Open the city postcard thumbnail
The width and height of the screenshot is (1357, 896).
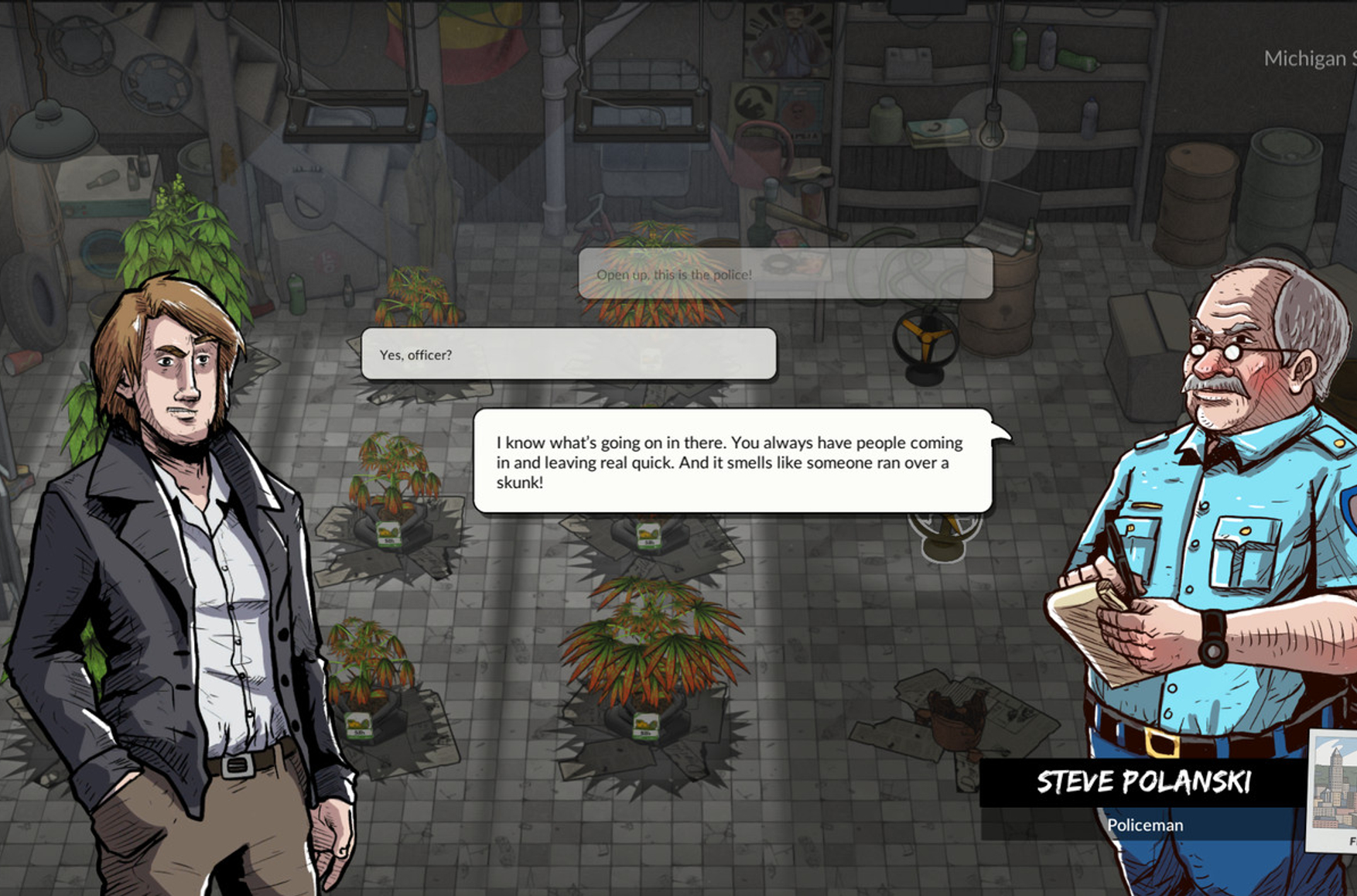1334,789
